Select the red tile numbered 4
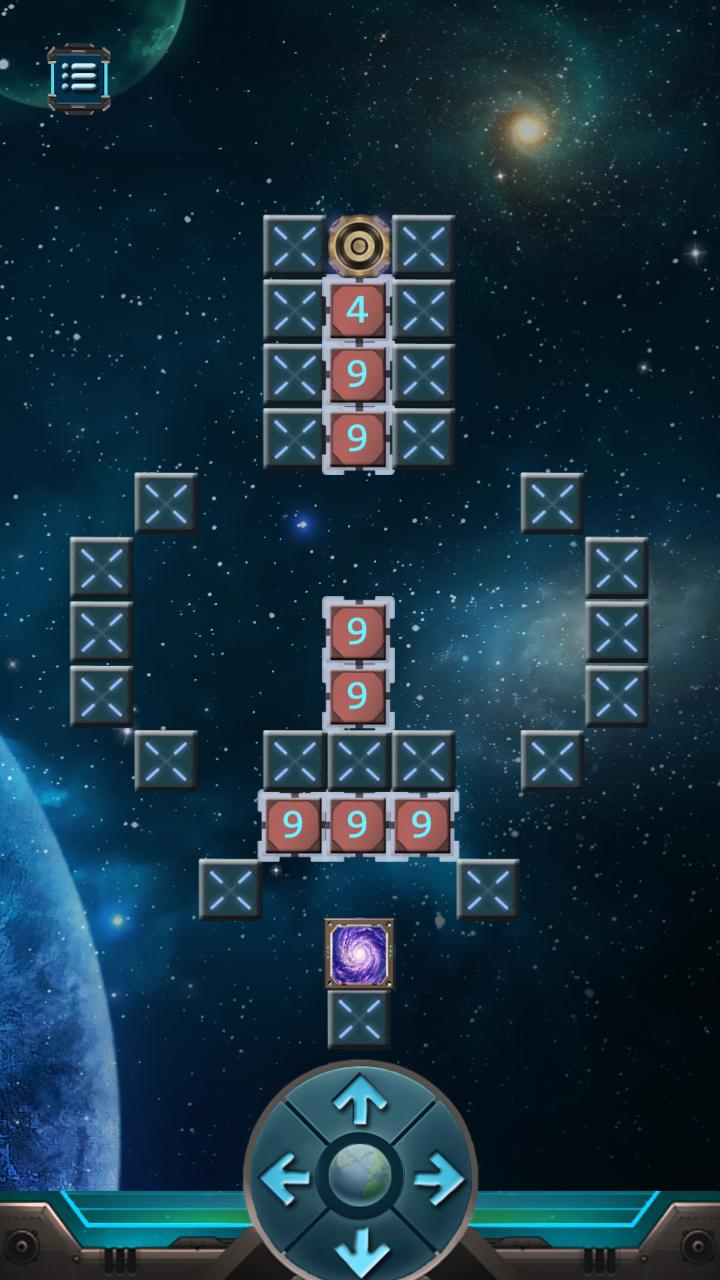The height and width of the screenshot is (1280, 720). tap(358, 310)
